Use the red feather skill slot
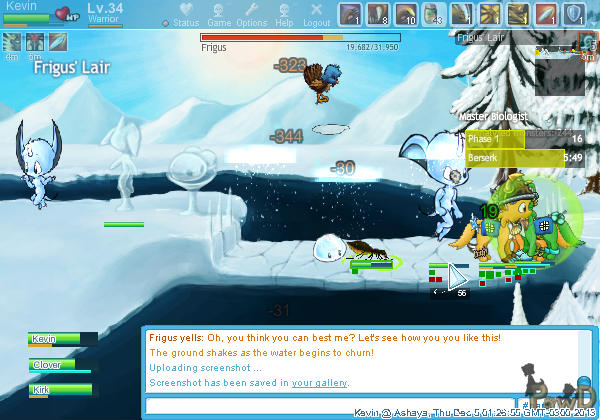The height and width of the screenshot is (420, 600). (x=547, y=13)
